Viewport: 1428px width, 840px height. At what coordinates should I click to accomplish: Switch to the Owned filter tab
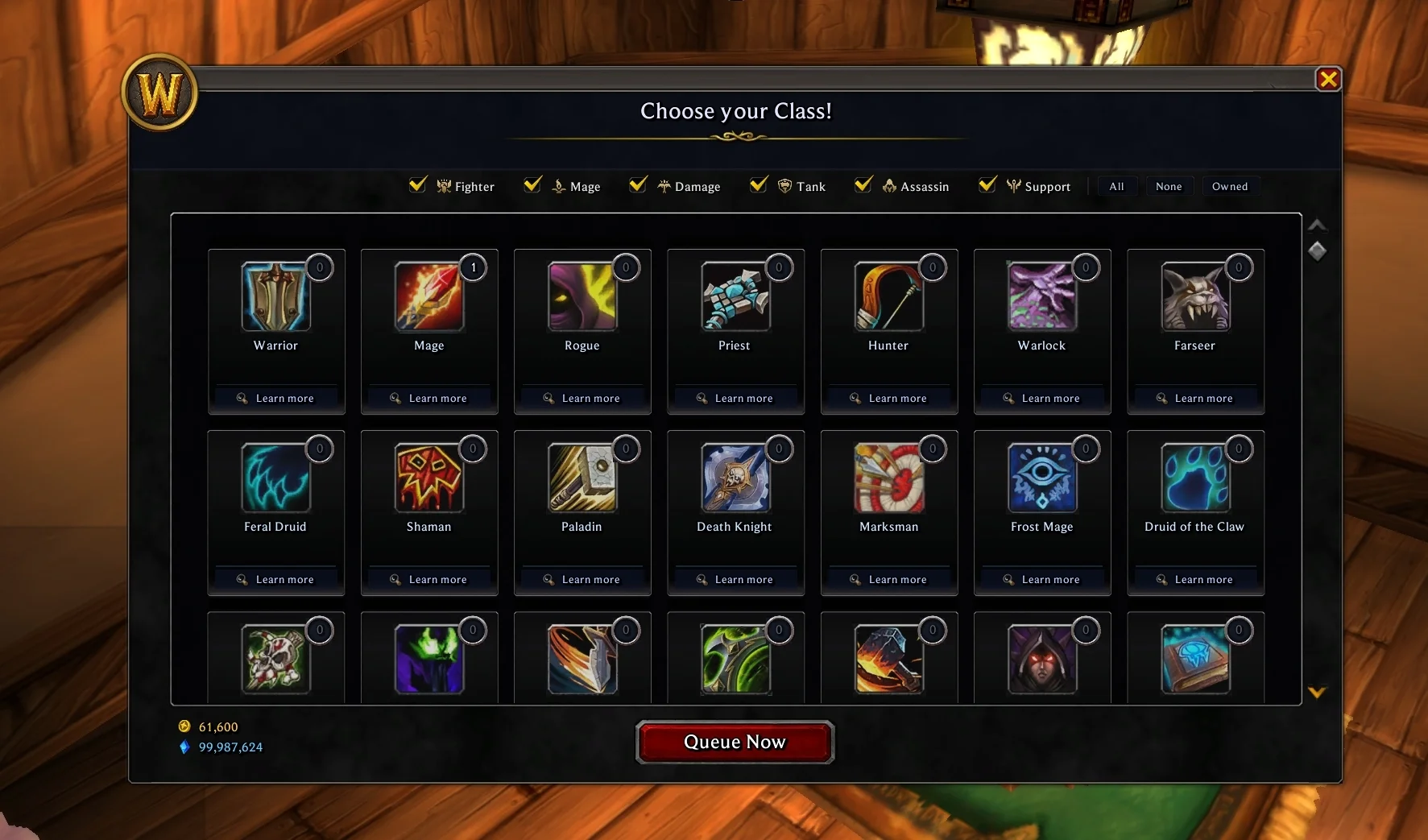point(1230,186)
